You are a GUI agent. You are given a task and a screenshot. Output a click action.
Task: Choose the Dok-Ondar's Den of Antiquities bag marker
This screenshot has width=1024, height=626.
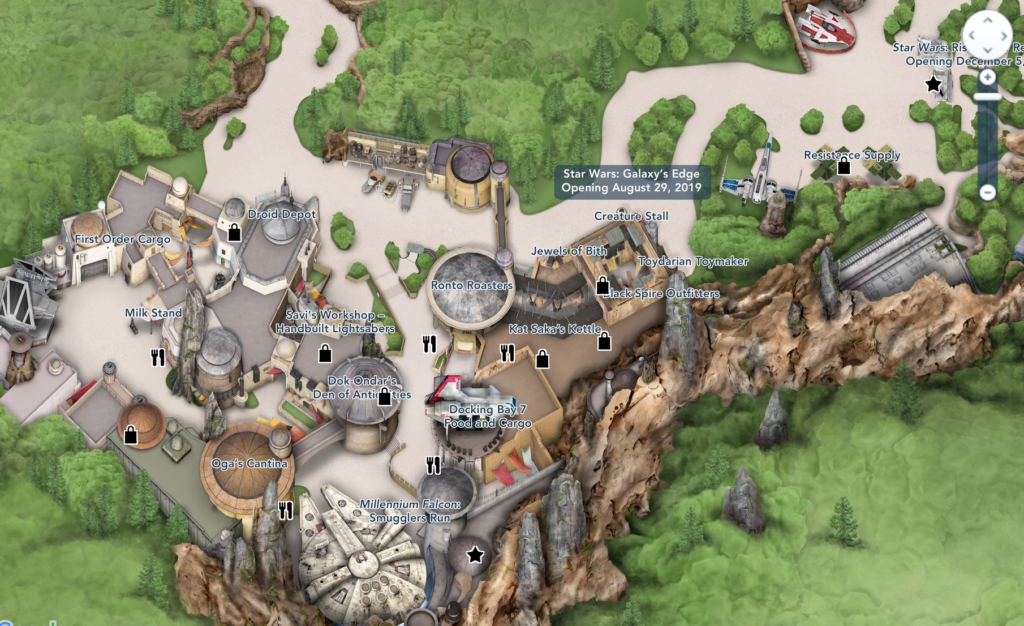[385, 397]
